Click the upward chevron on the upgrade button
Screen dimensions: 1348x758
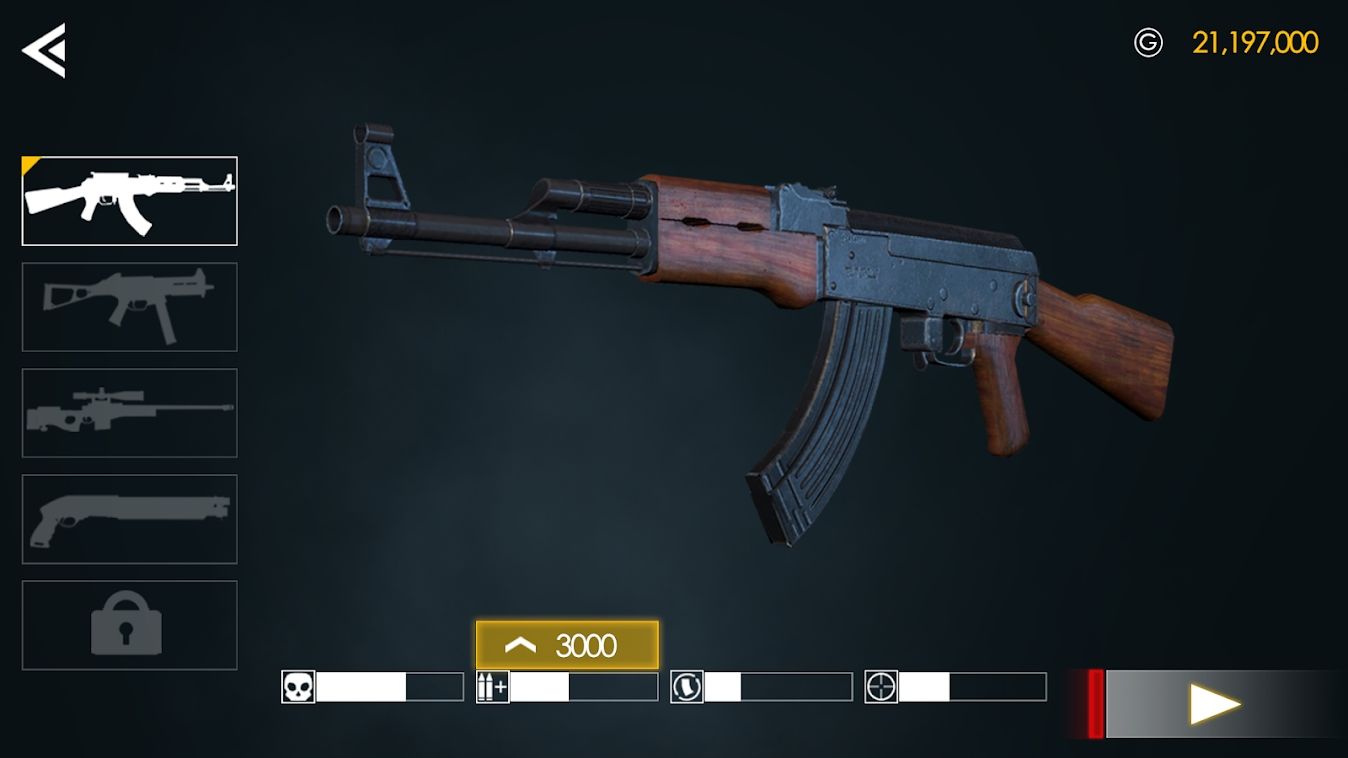(x=522, y=645)
